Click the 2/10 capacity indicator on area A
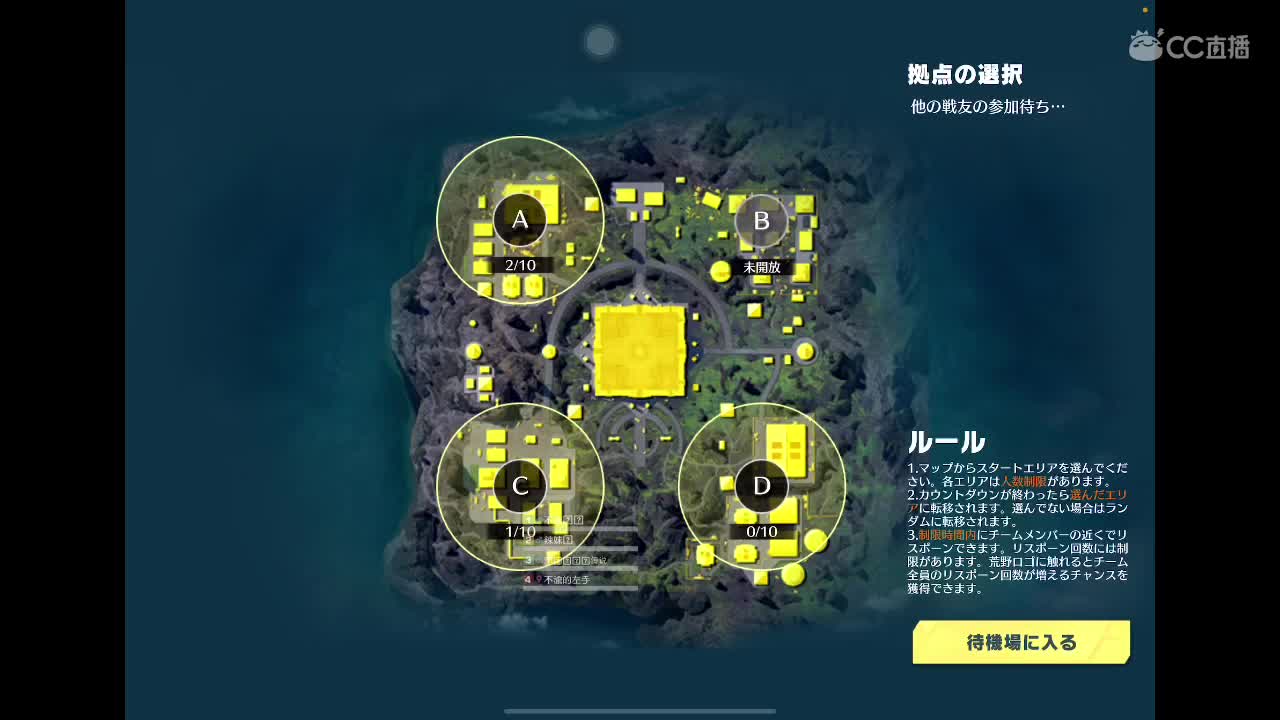The image size is (1280, 720). [518, 263]
